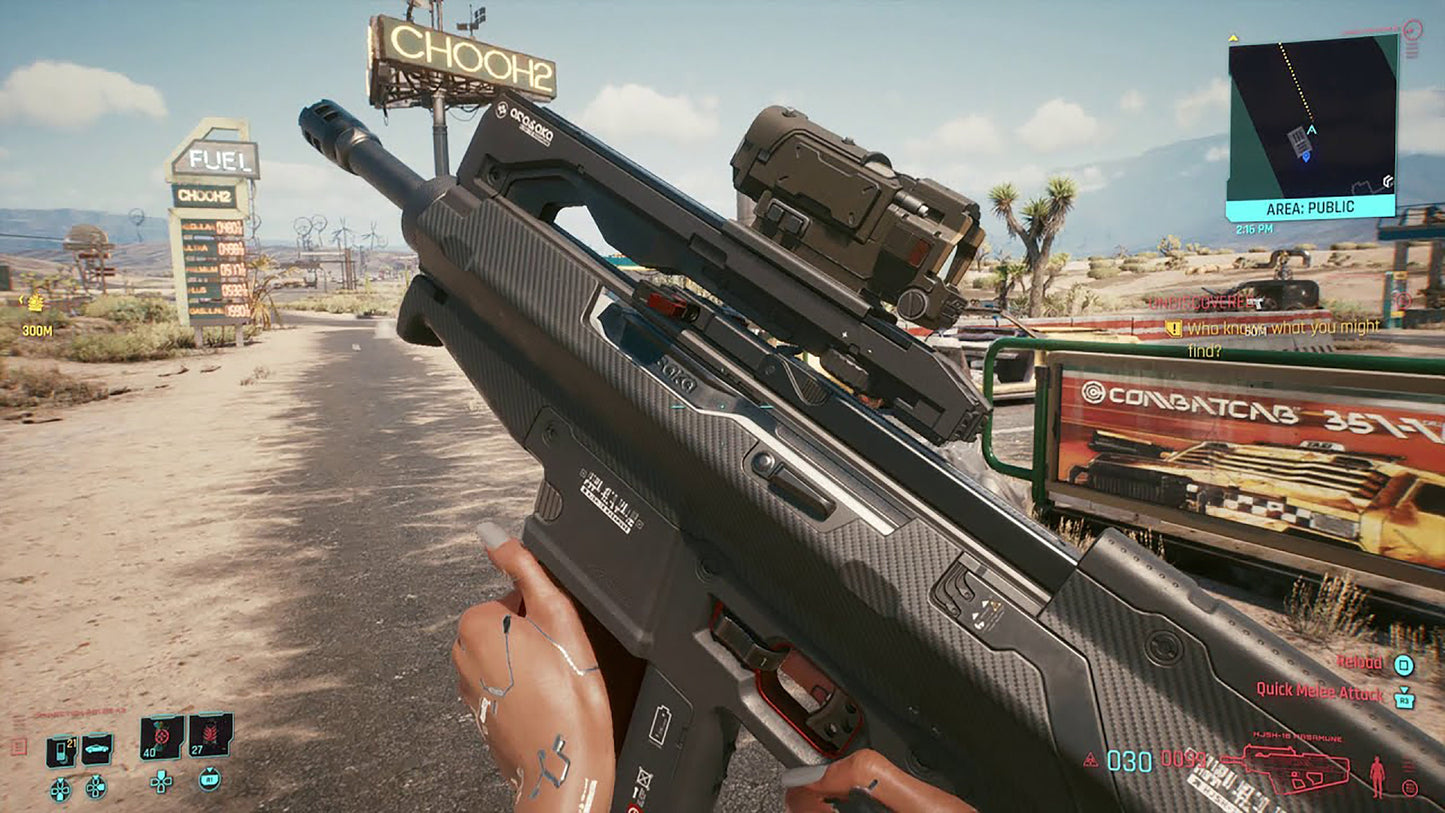Call your vehicle with the car icon
This screenshot has width=1445, height=813.
pyautogui.click(x=97, y=748)
